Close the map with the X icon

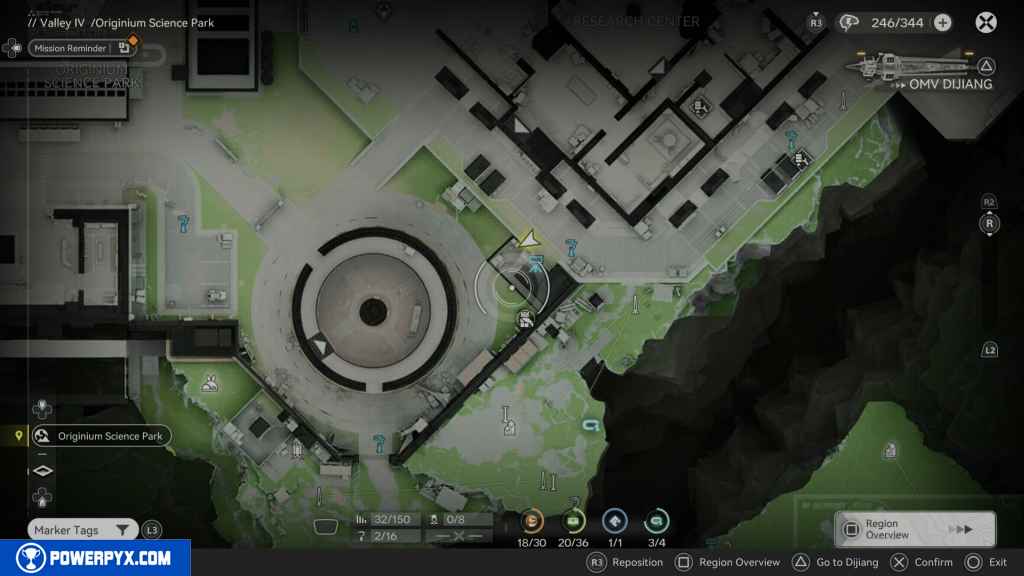(x=986, y=22)
